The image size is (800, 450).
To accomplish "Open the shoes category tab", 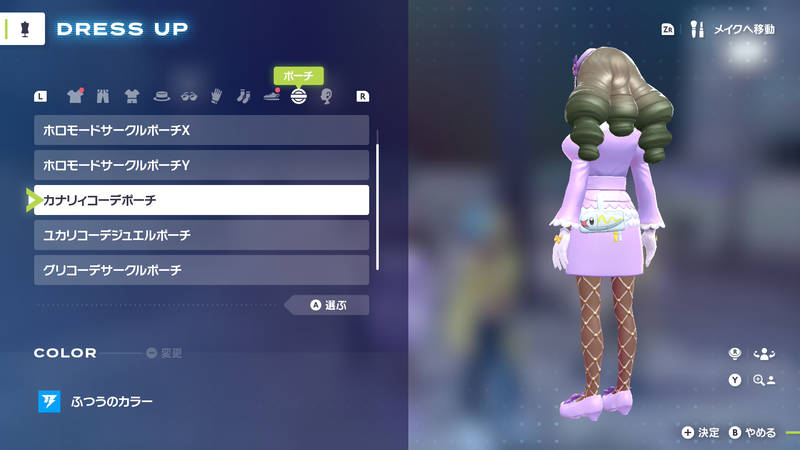I will coord(271,97).
